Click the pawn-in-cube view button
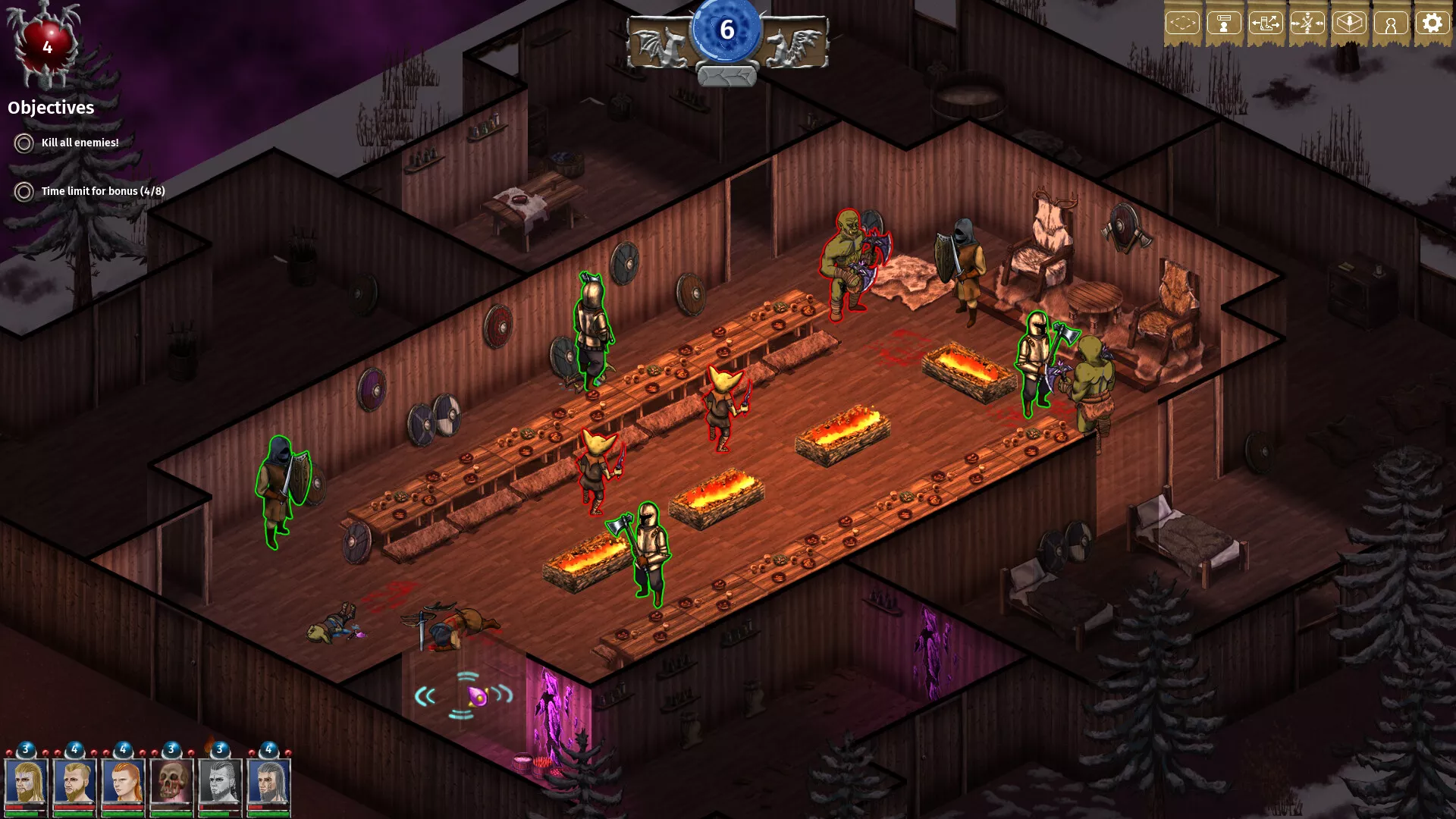This screenshot has height=819, width=1456. 1349,24
